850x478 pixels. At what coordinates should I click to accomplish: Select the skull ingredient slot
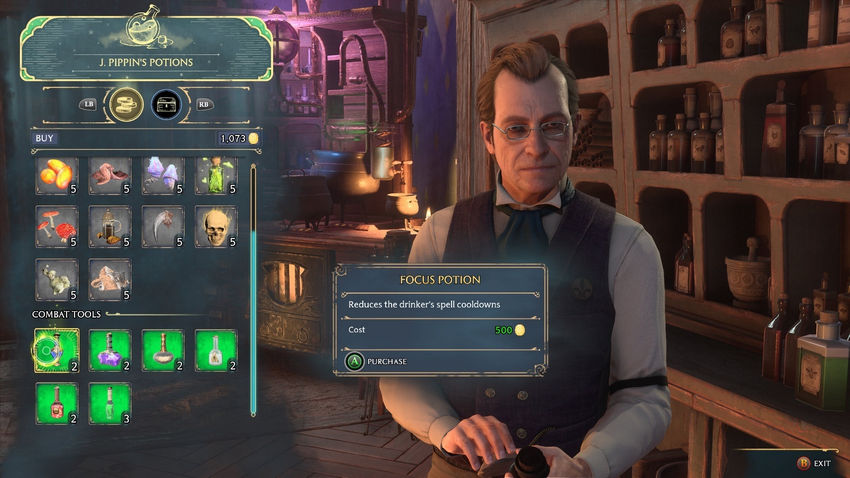[216, 227]
